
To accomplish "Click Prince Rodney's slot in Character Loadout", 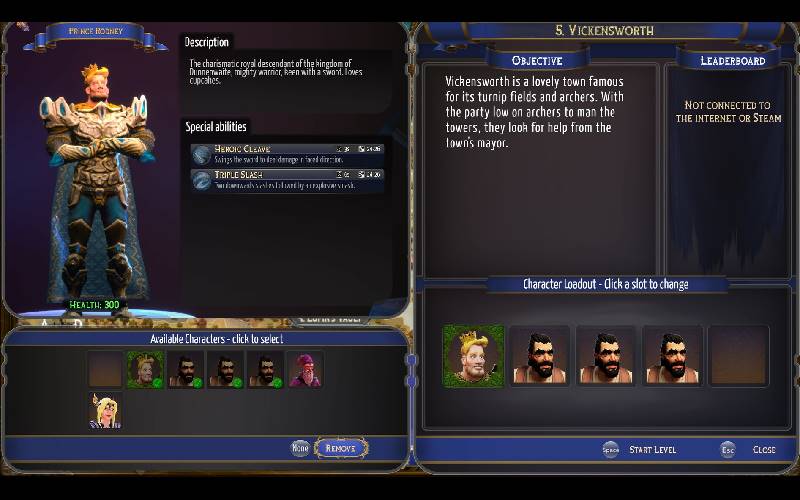I will 473,355.
